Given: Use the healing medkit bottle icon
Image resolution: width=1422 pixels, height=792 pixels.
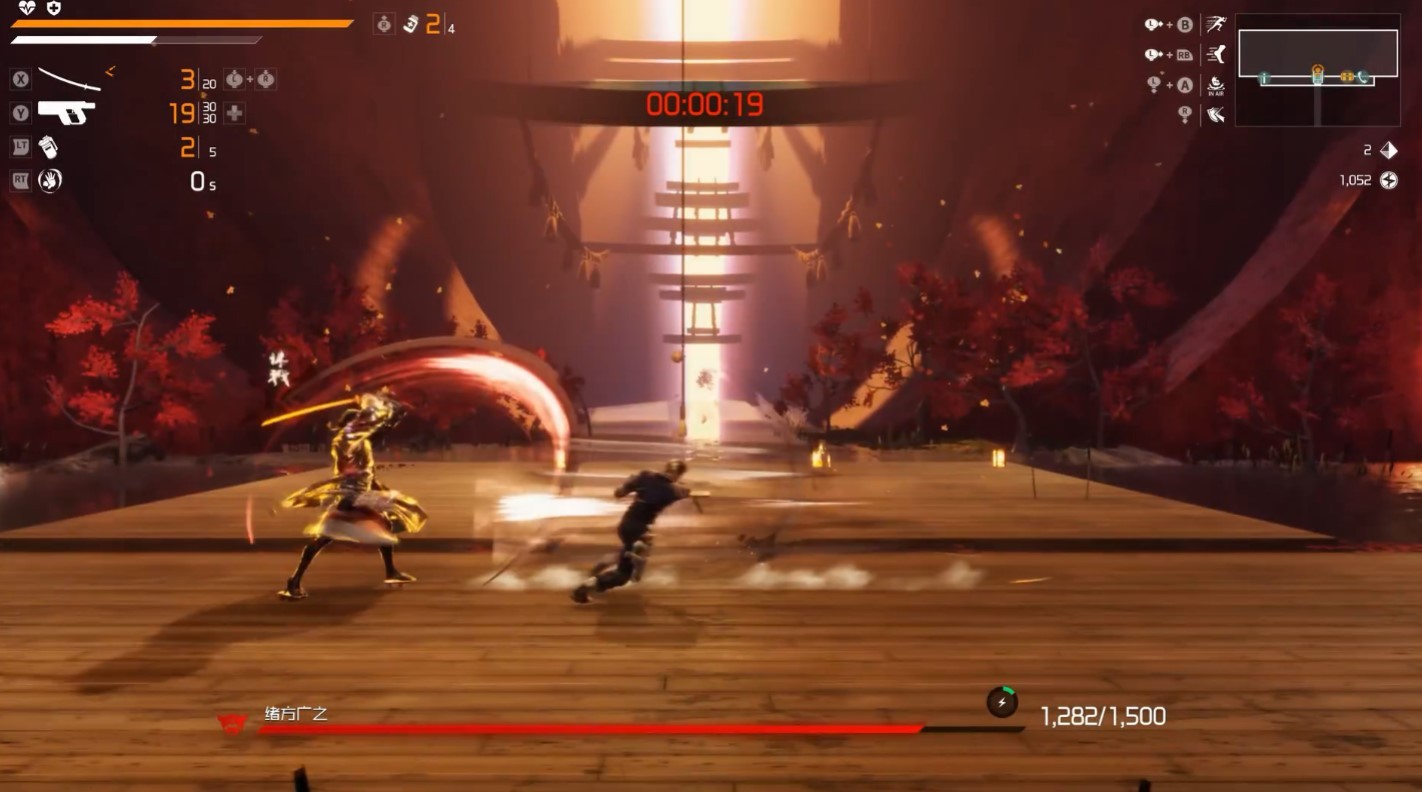Looking at the screenshot, I should click(410, 24).
